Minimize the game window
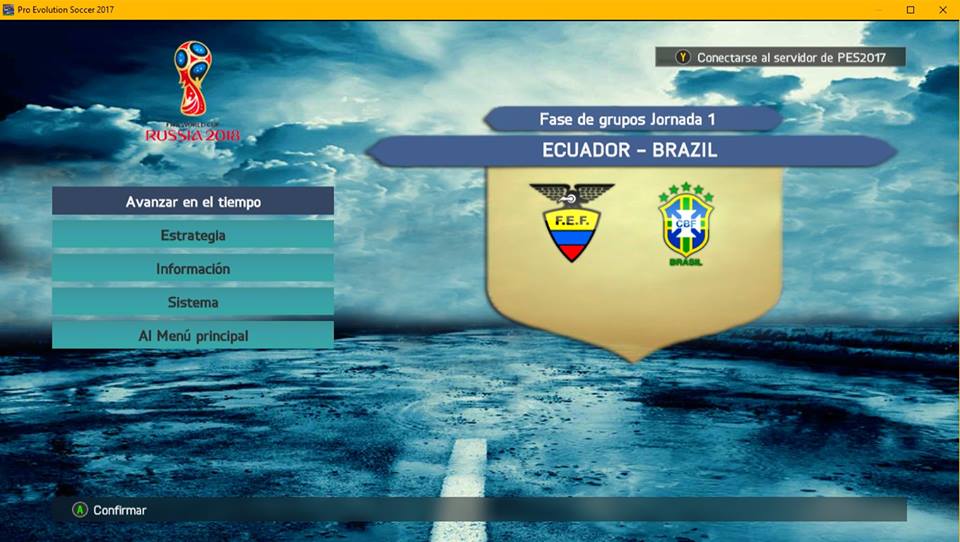 click(880, 9)
